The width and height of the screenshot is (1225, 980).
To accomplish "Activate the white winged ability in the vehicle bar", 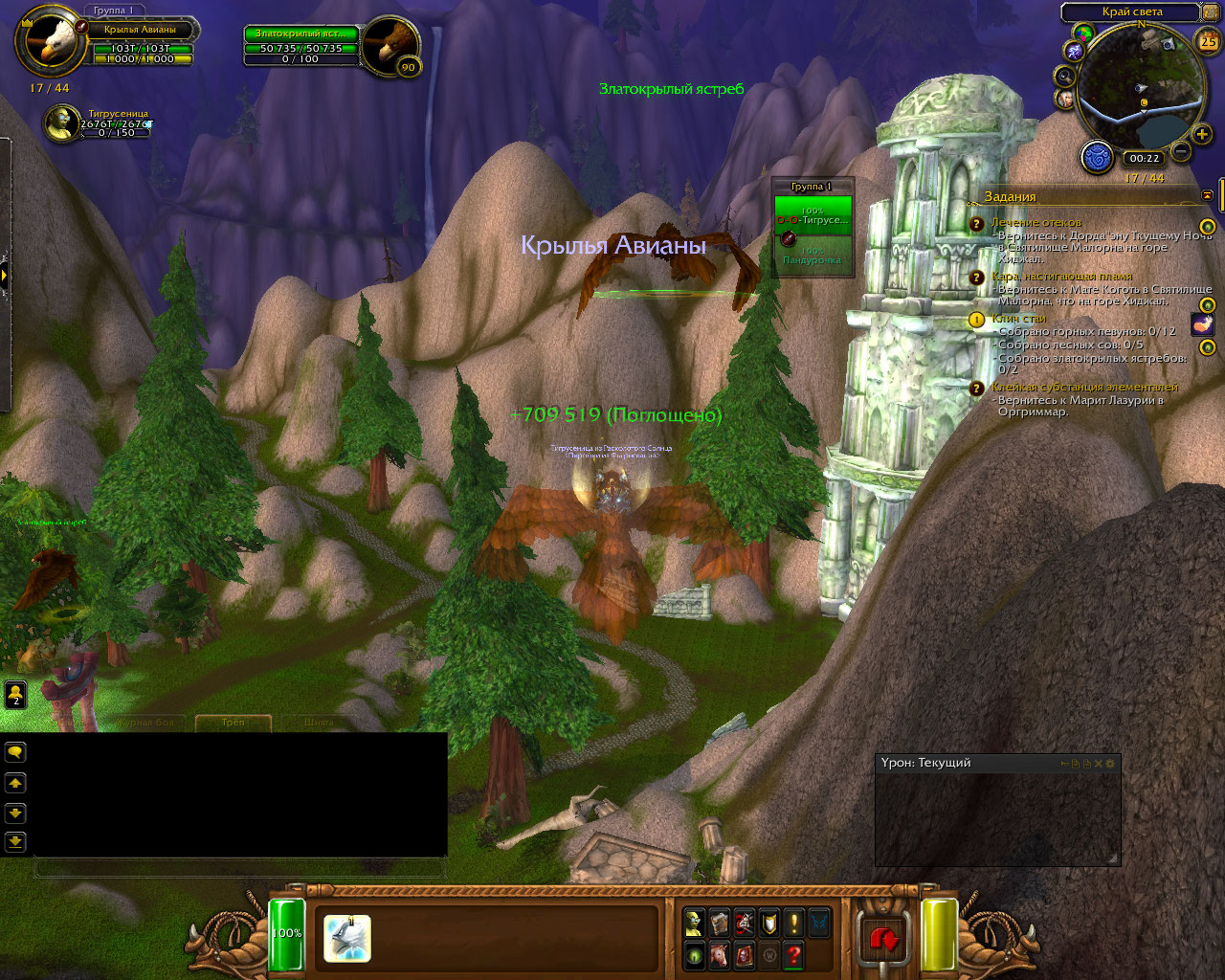I will pyautogui.click(x=346, y=938).
